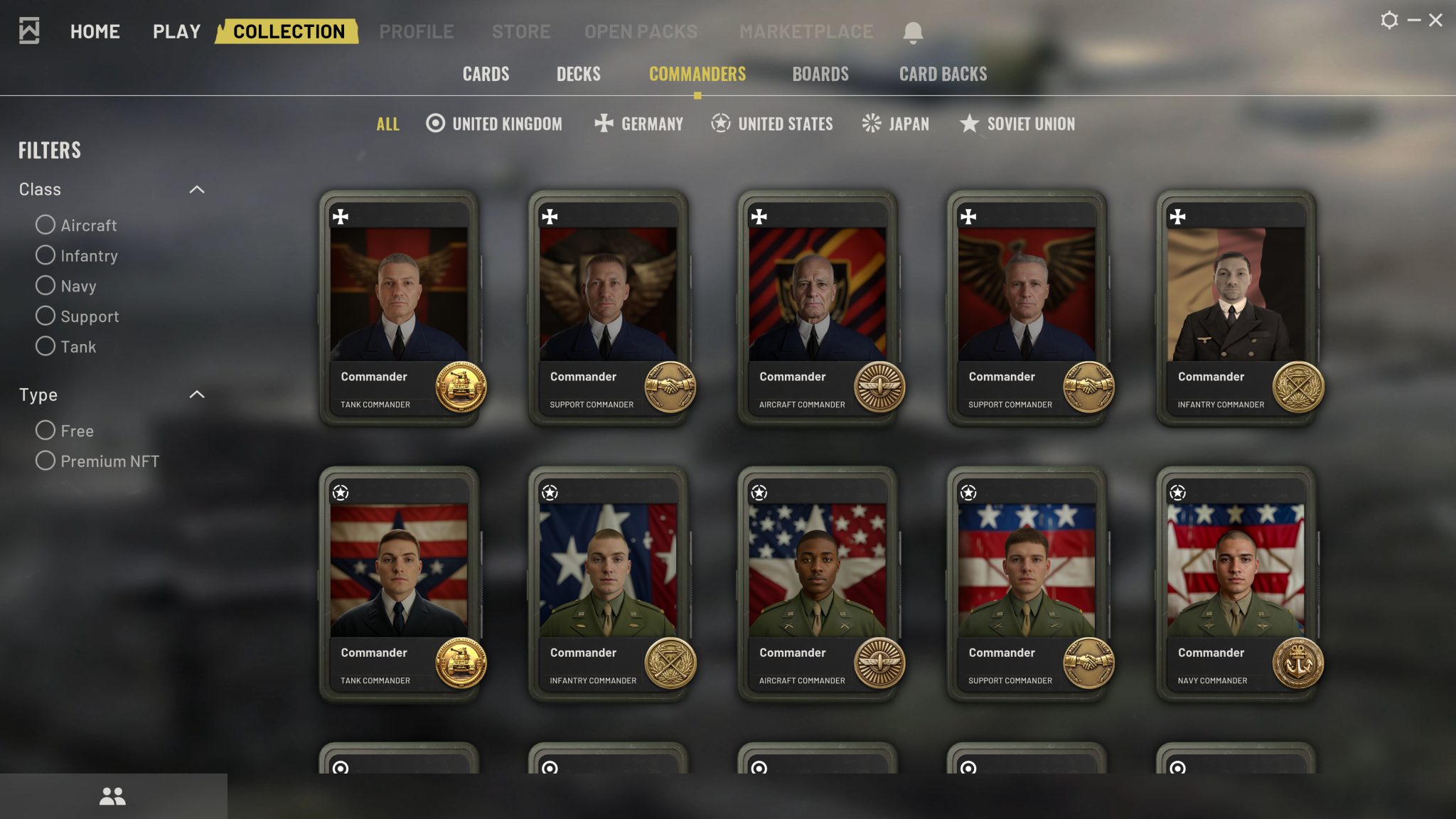Show the Boards tab

pos(820,74)
